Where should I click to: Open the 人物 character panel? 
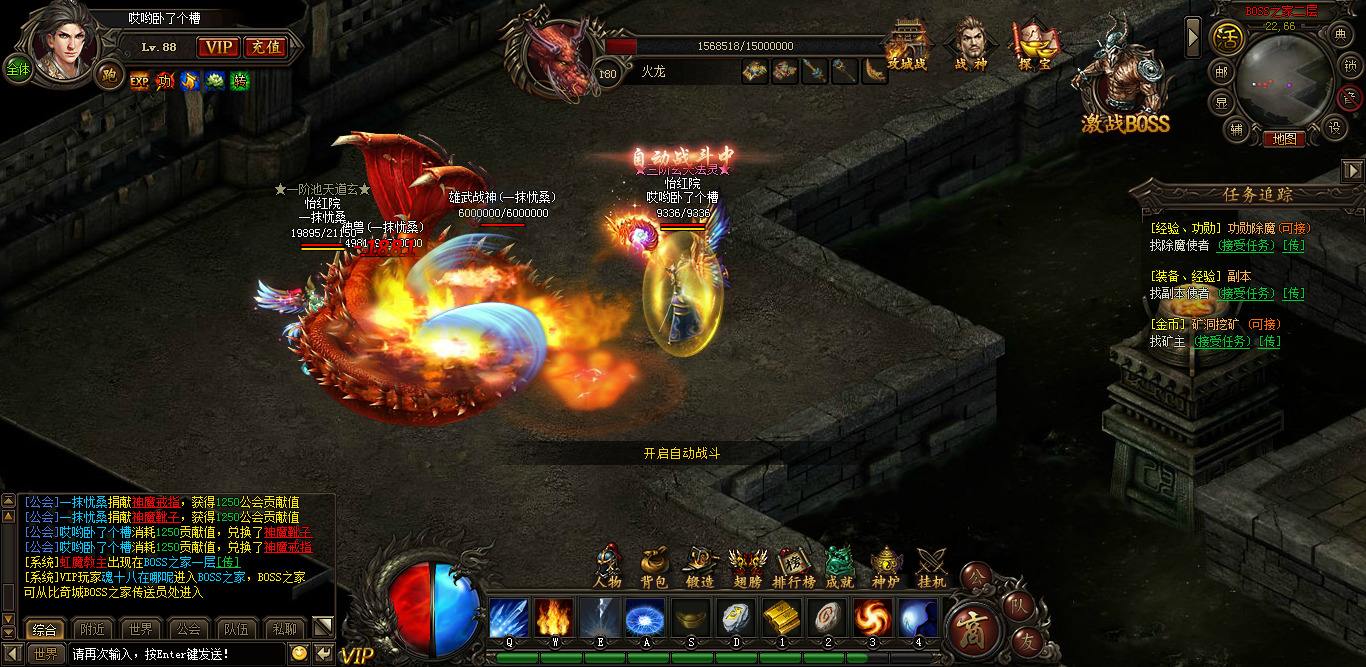point(607,569)
